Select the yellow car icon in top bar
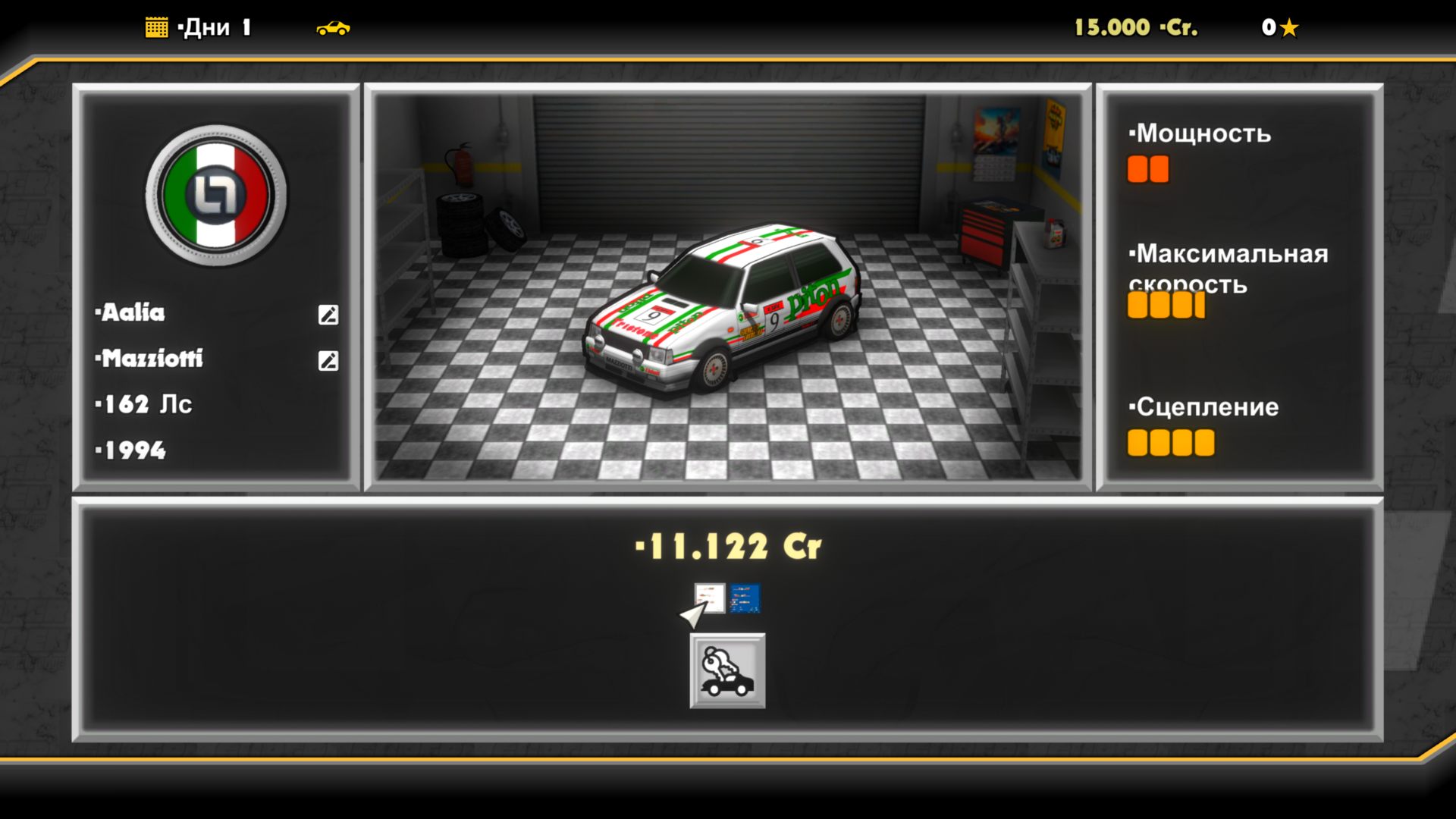The image size is (1456, 819). [x=334, y=28]
